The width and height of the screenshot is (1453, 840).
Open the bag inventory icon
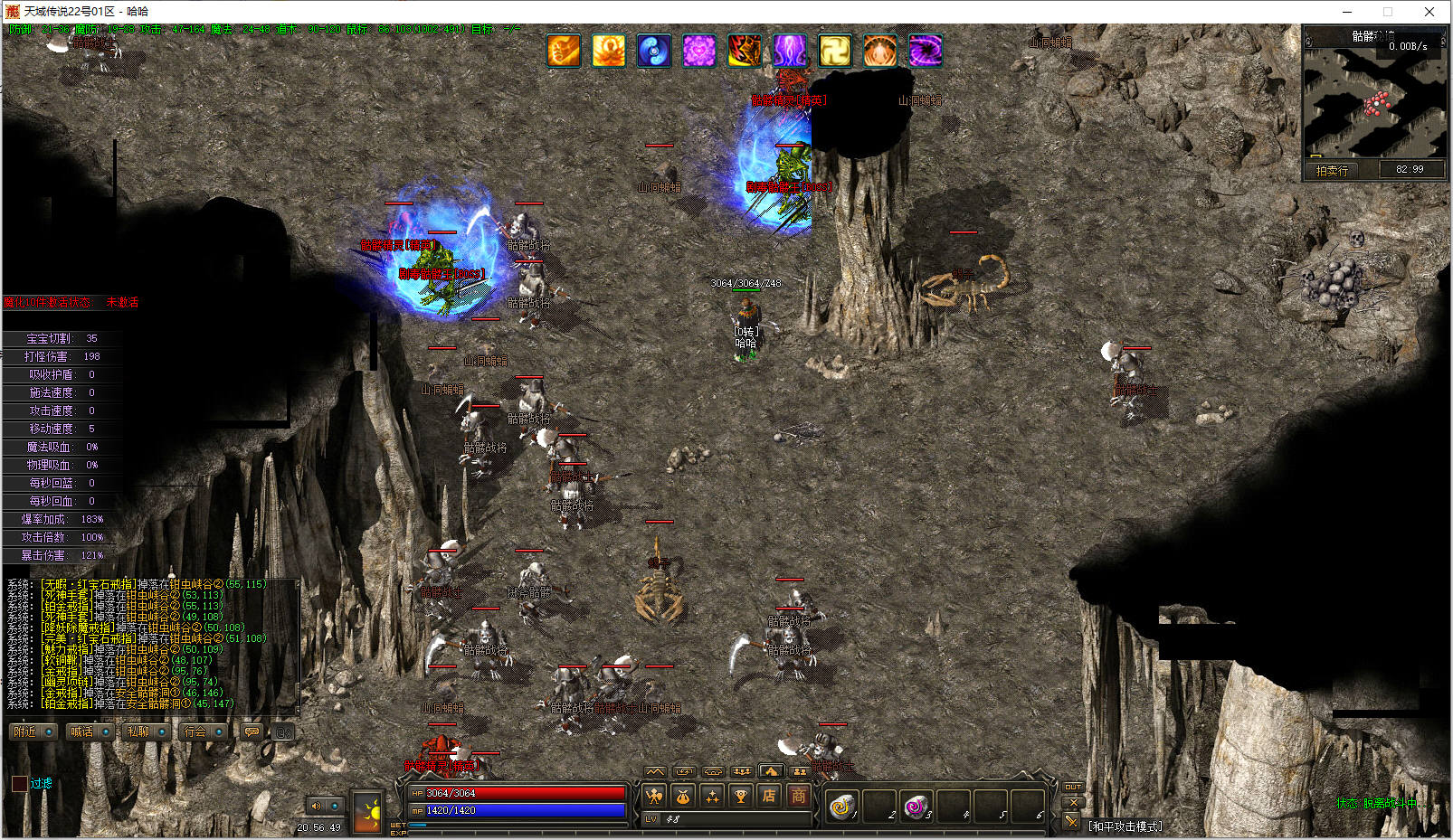[683, 797]
